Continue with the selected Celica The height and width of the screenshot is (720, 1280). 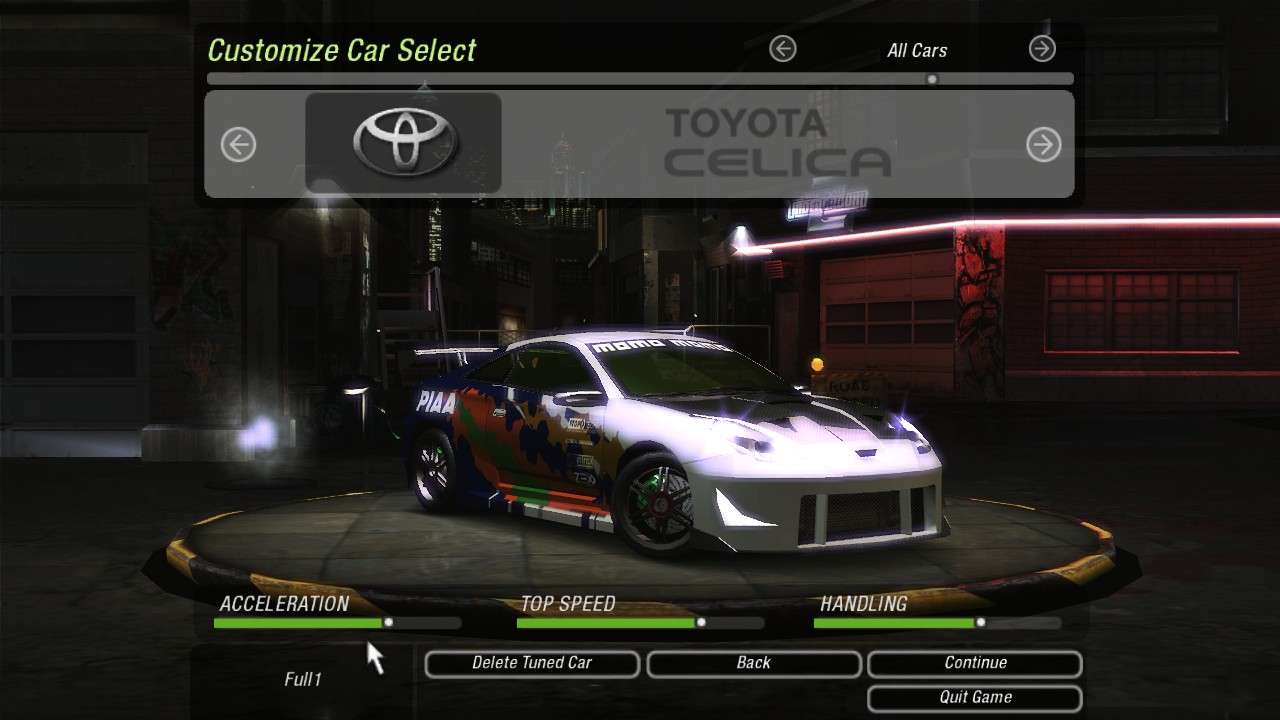tap(975, 663)
